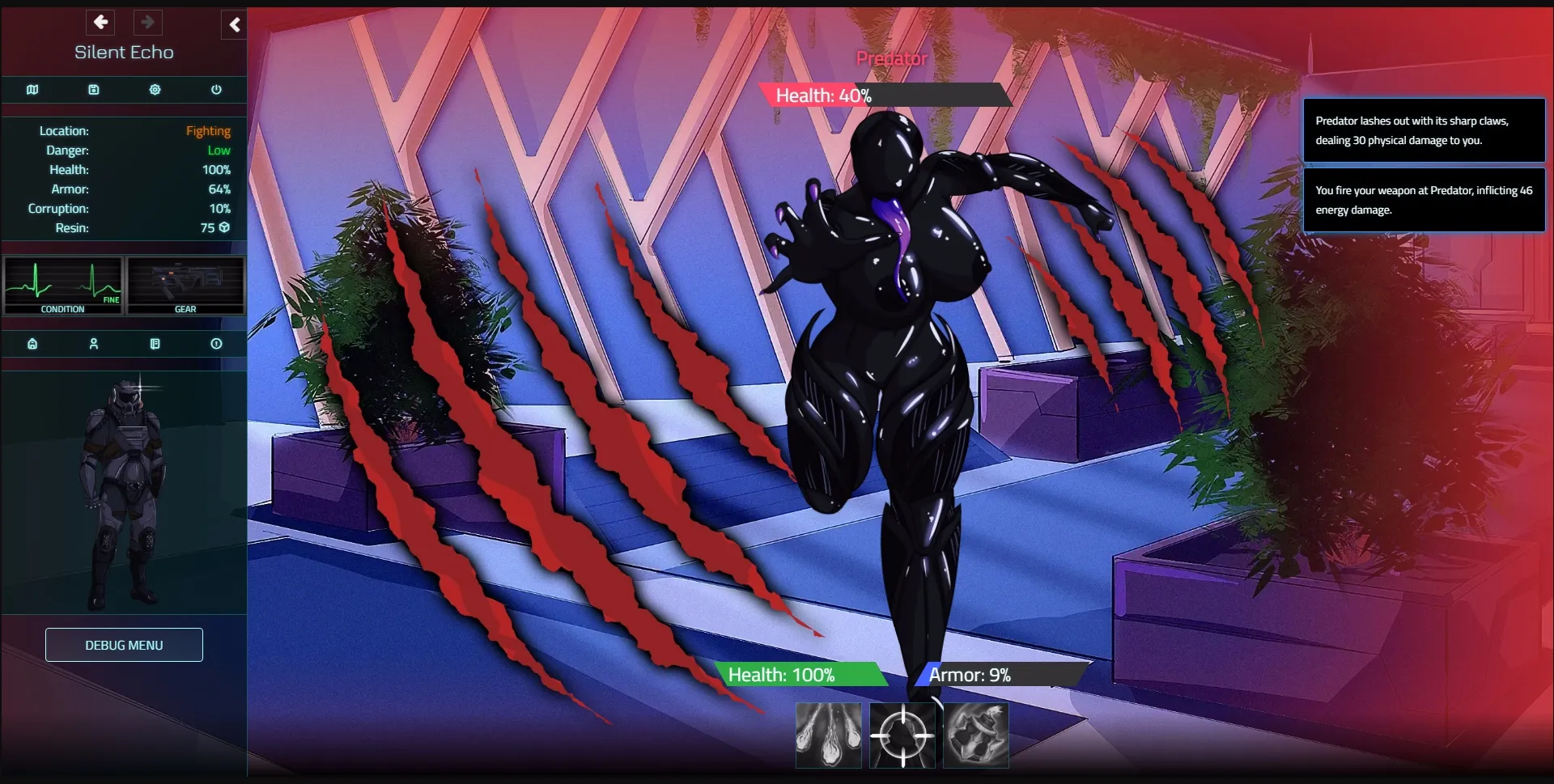
Task: Go forward using the right arrow
Action: [147, 22]
